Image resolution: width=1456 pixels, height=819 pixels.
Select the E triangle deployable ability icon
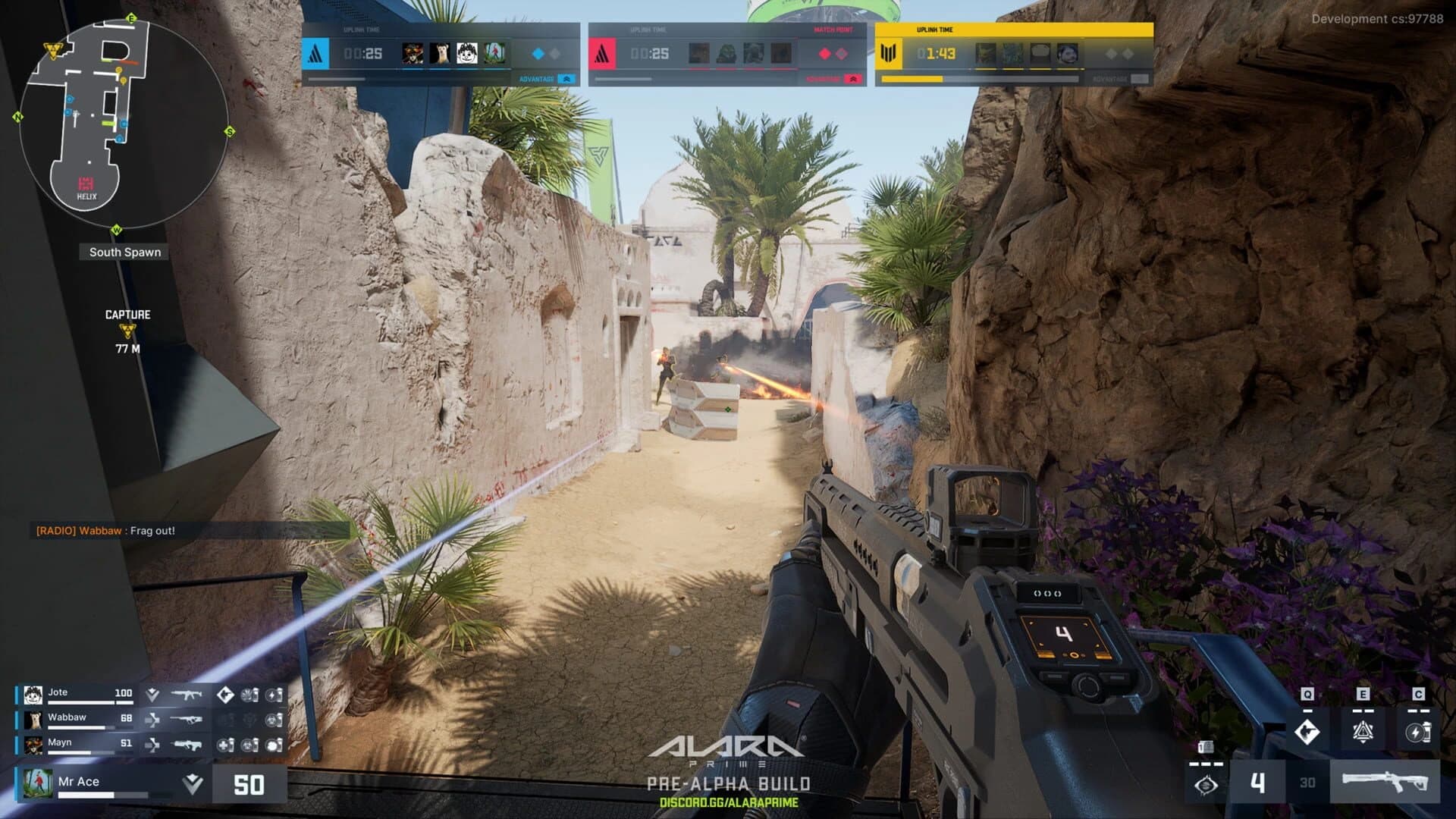pyautogui.click(x=1363, y=733)
